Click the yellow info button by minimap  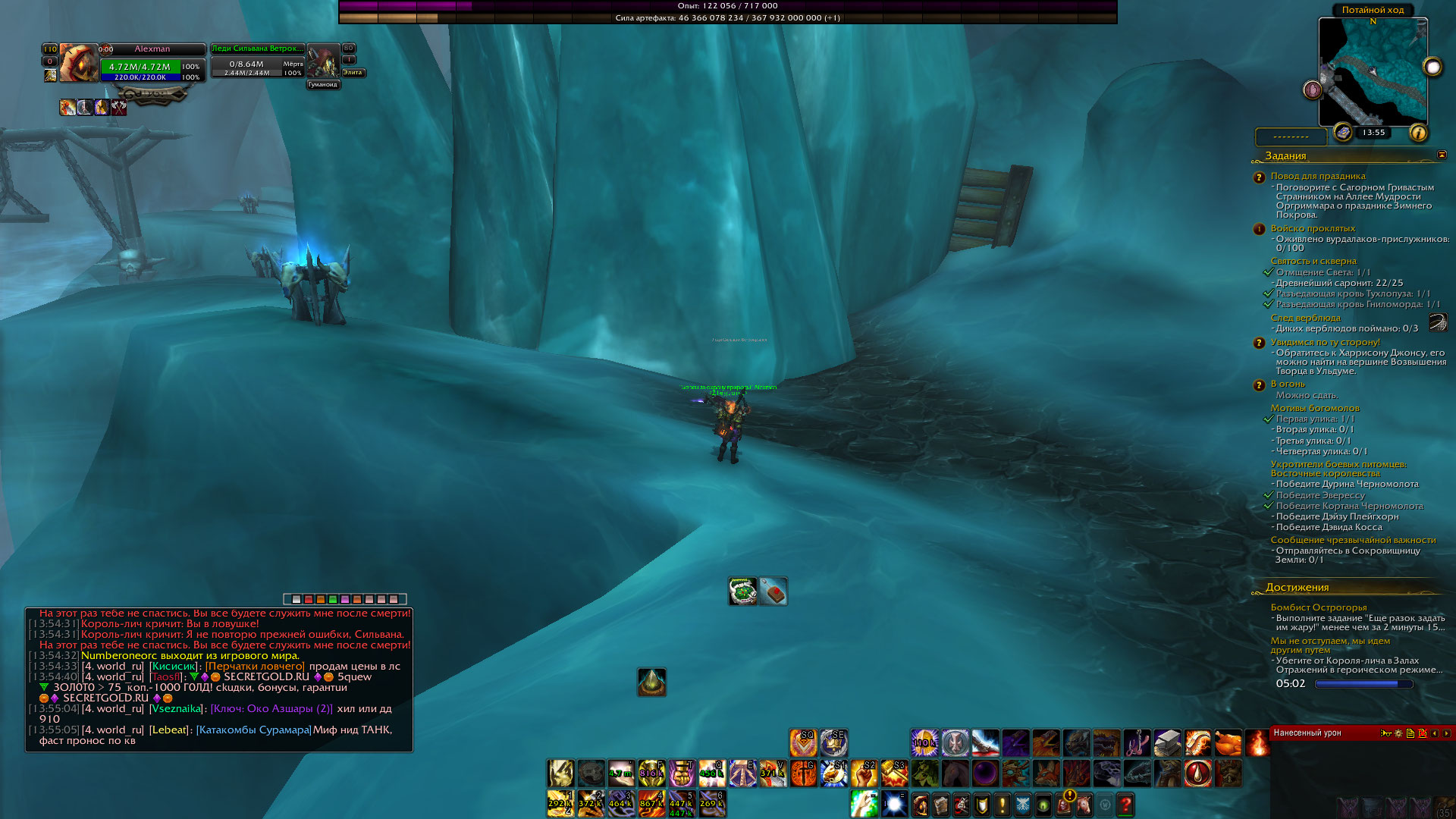pyautogui.click(x=1417, y=133)
